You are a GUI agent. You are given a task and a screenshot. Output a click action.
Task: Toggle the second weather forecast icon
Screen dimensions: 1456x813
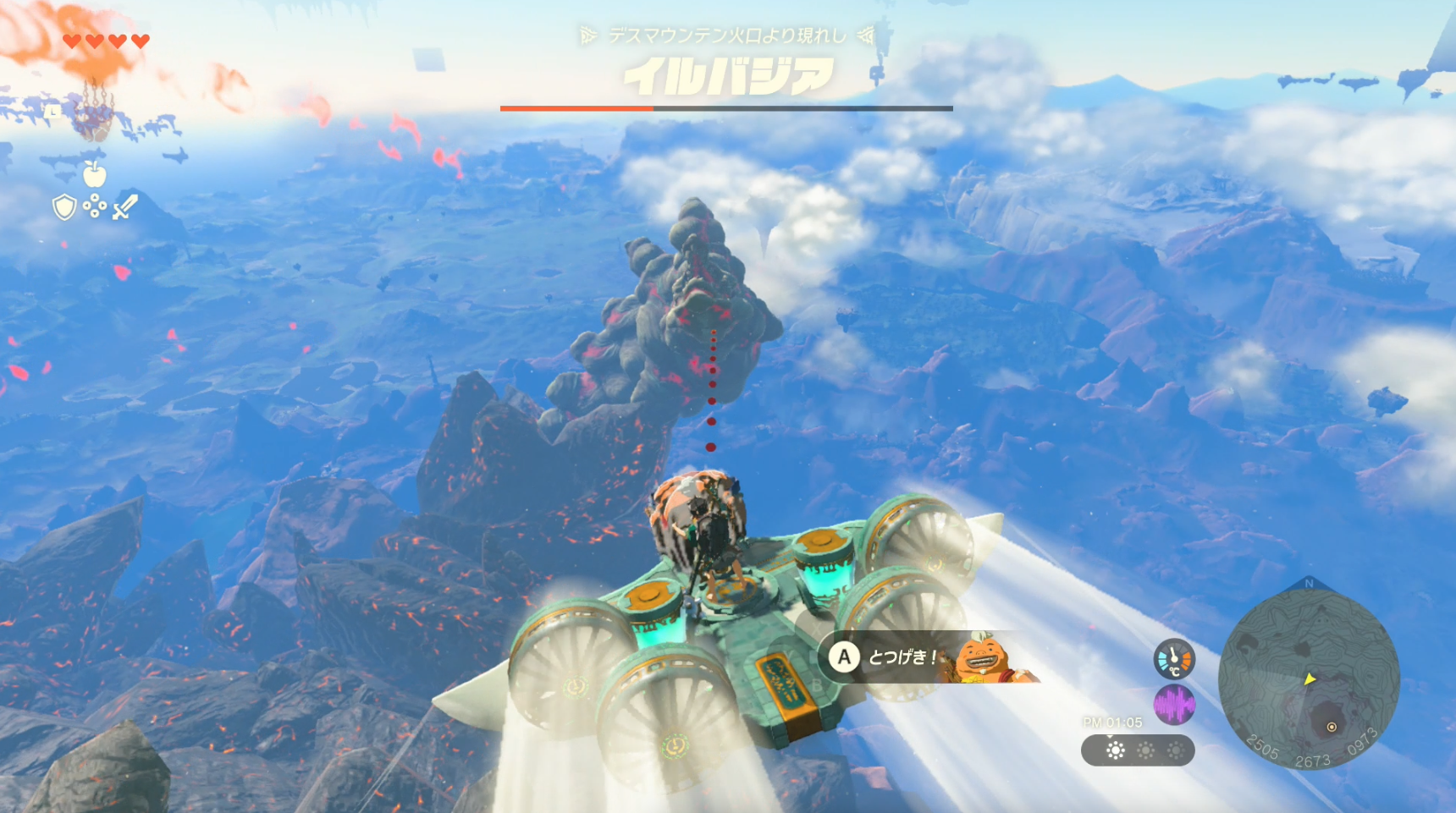1146,750
